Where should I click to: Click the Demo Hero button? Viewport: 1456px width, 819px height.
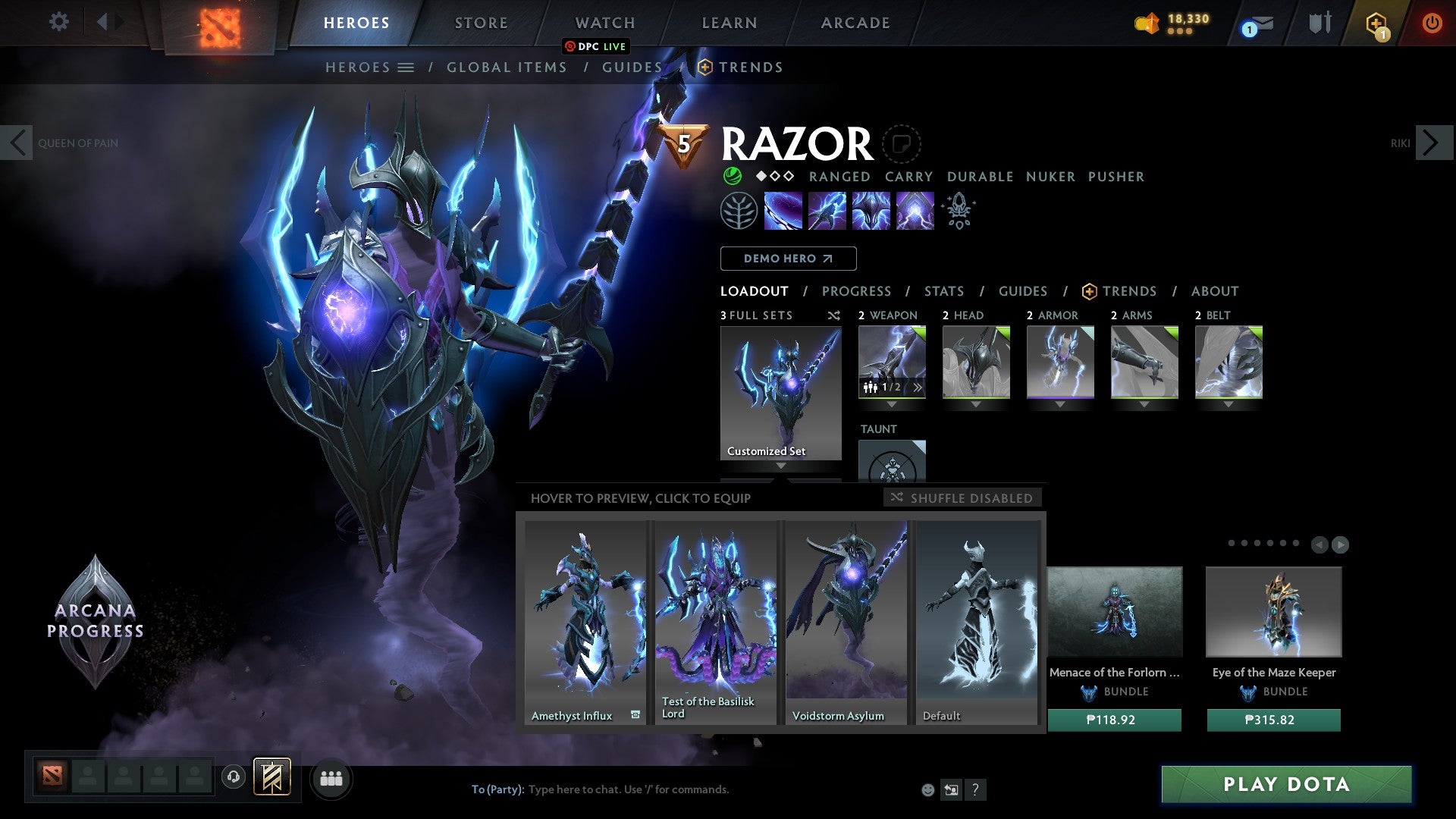788,259
